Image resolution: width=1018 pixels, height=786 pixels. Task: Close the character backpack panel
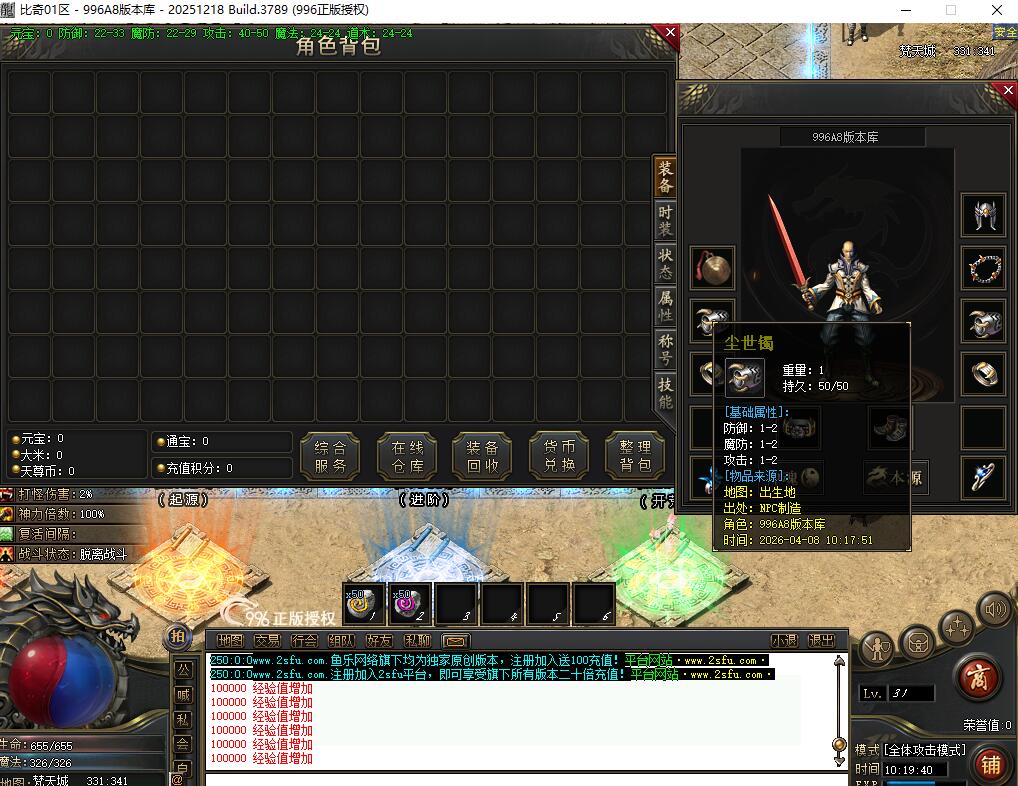pos(670,33)
